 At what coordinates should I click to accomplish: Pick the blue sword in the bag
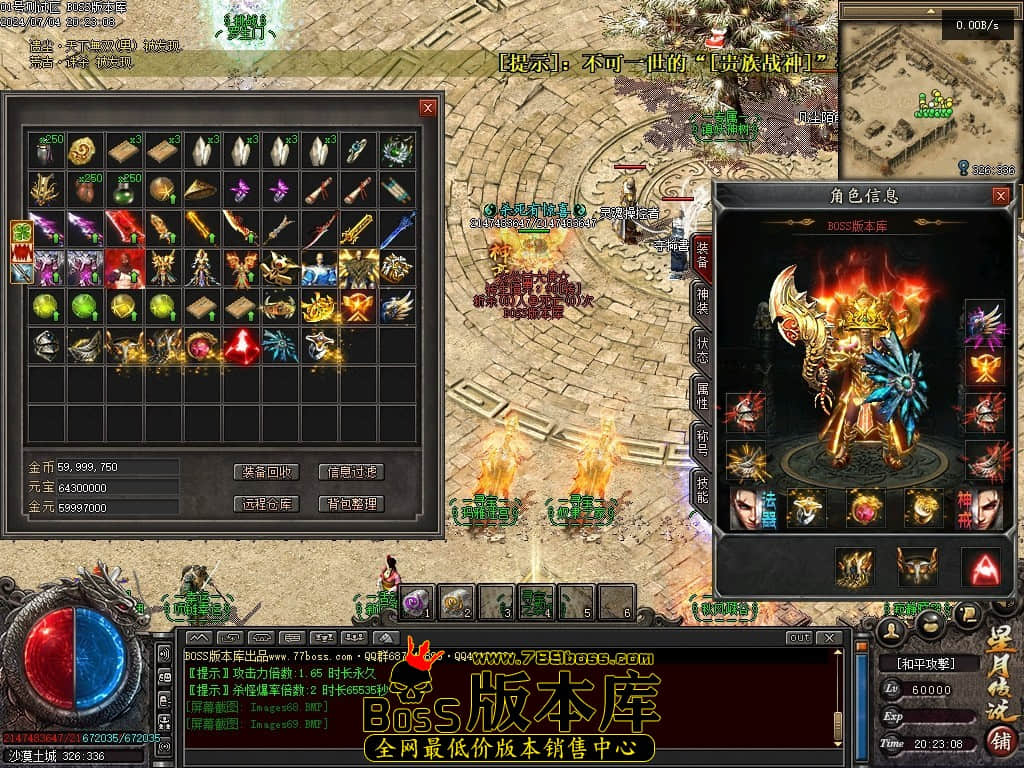(x=397, y=229)
